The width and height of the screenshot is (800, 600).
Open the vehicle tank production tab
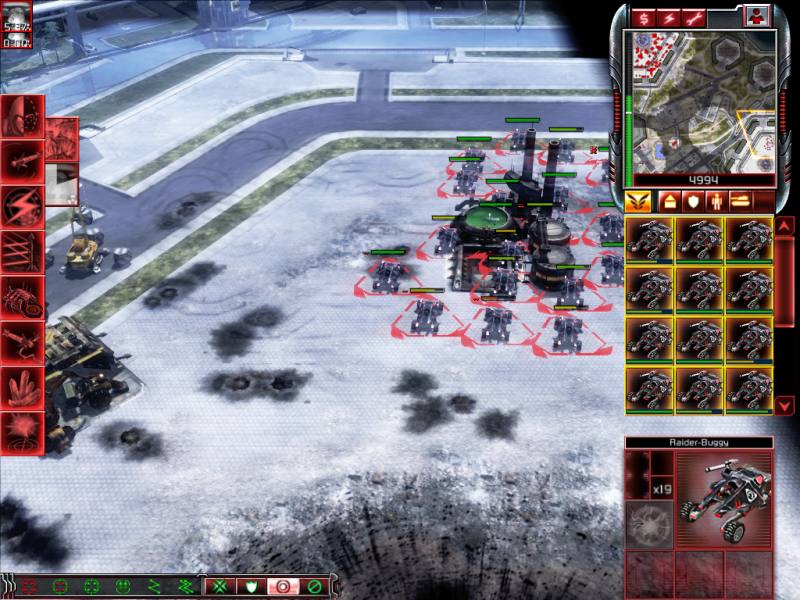(743, 202)
